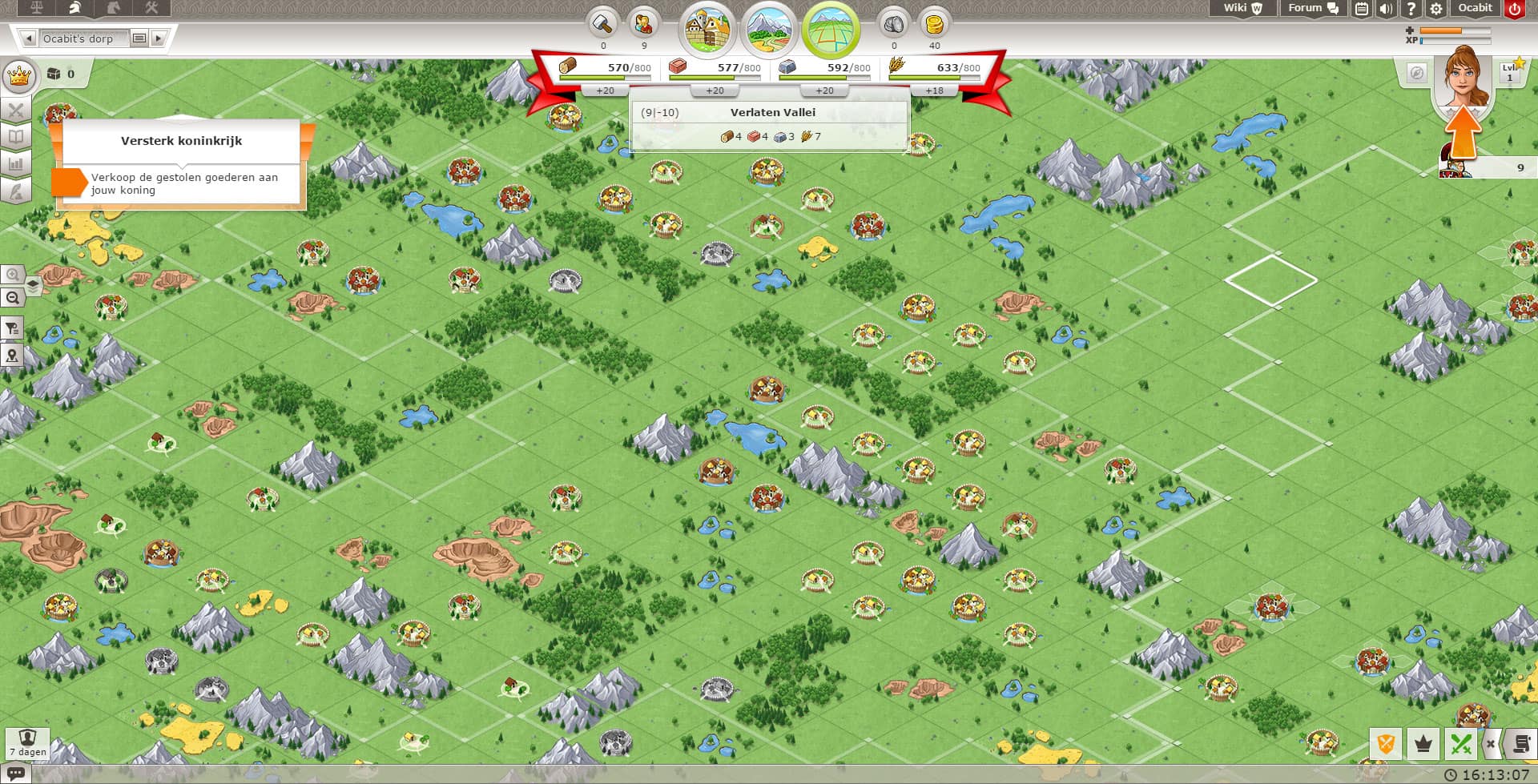Select the crown kingdom icon in the sidebar
Image resolution: width=1538 pixels, height=784 pixels.
(19, 76)
